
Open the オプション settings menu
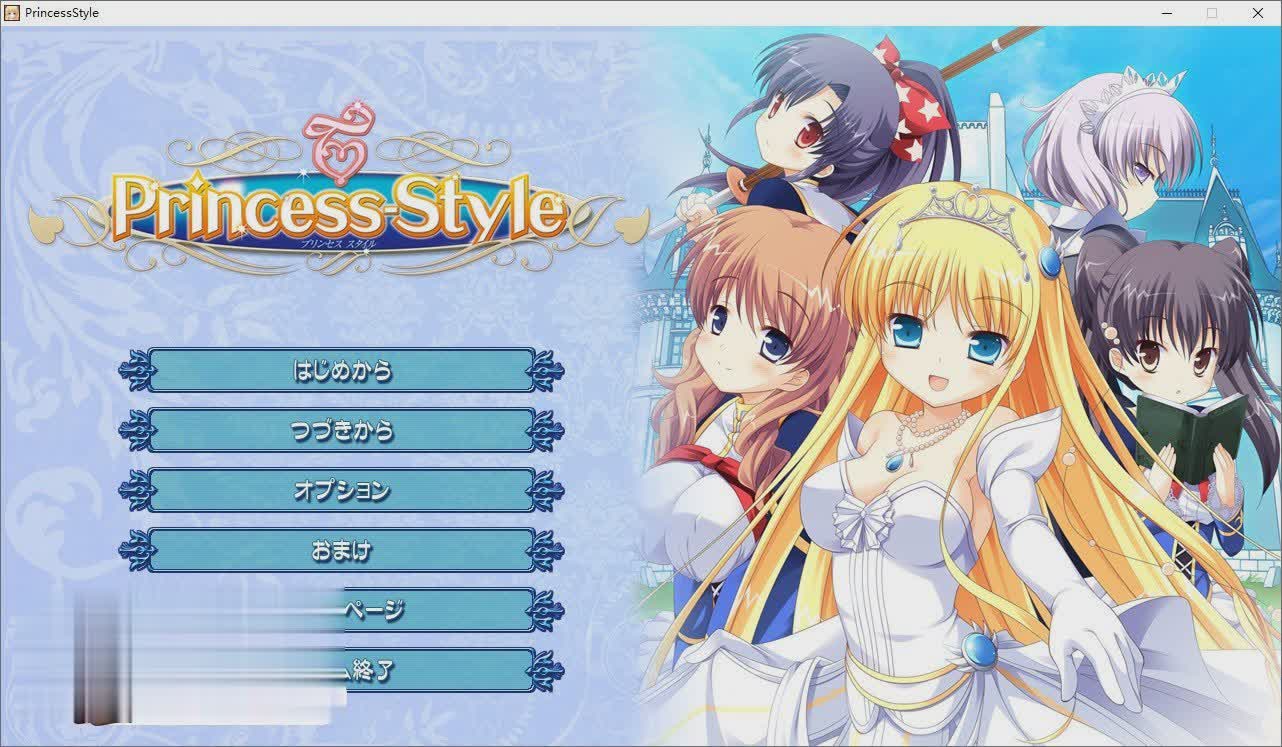pos(341,491)
